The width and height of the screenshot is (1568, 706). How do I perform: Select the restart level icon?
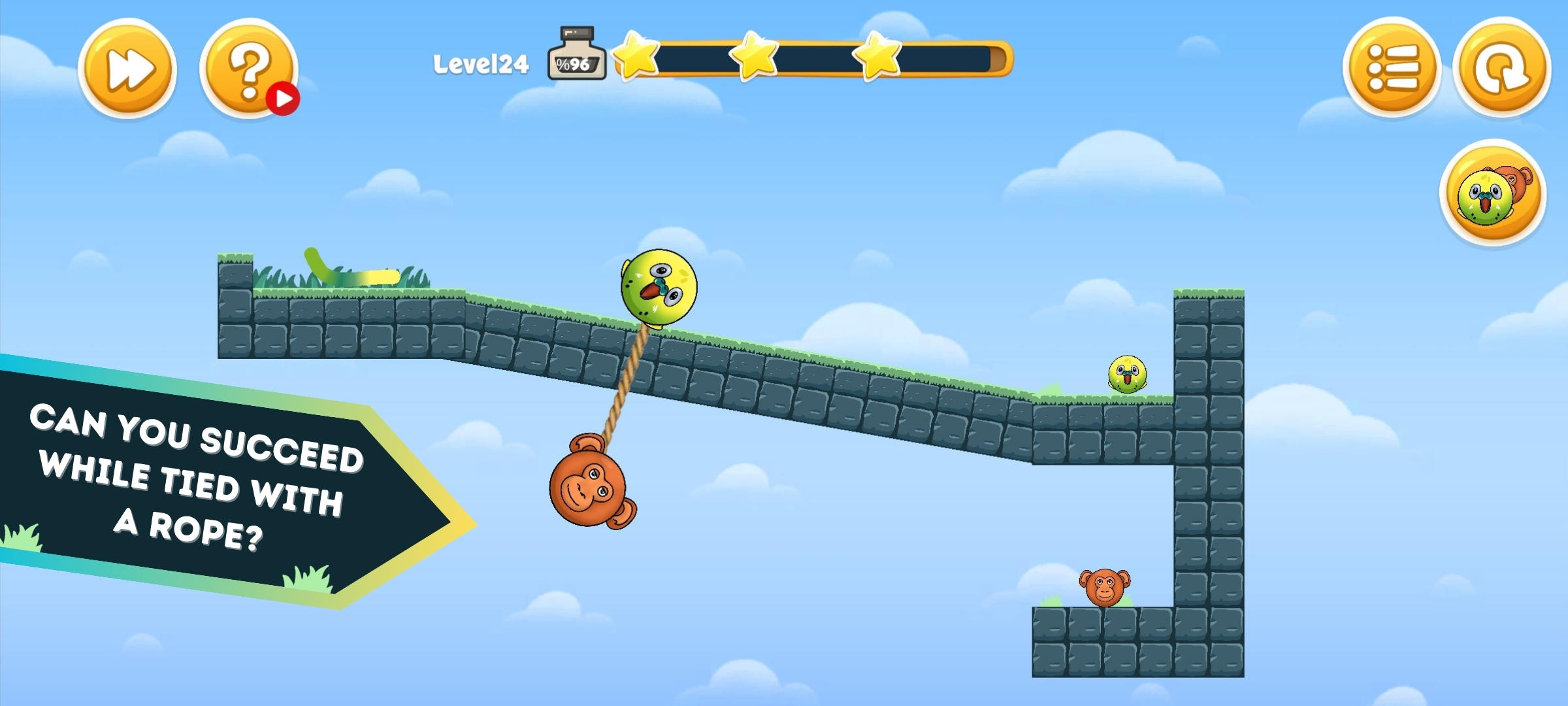pos(1499,65)
